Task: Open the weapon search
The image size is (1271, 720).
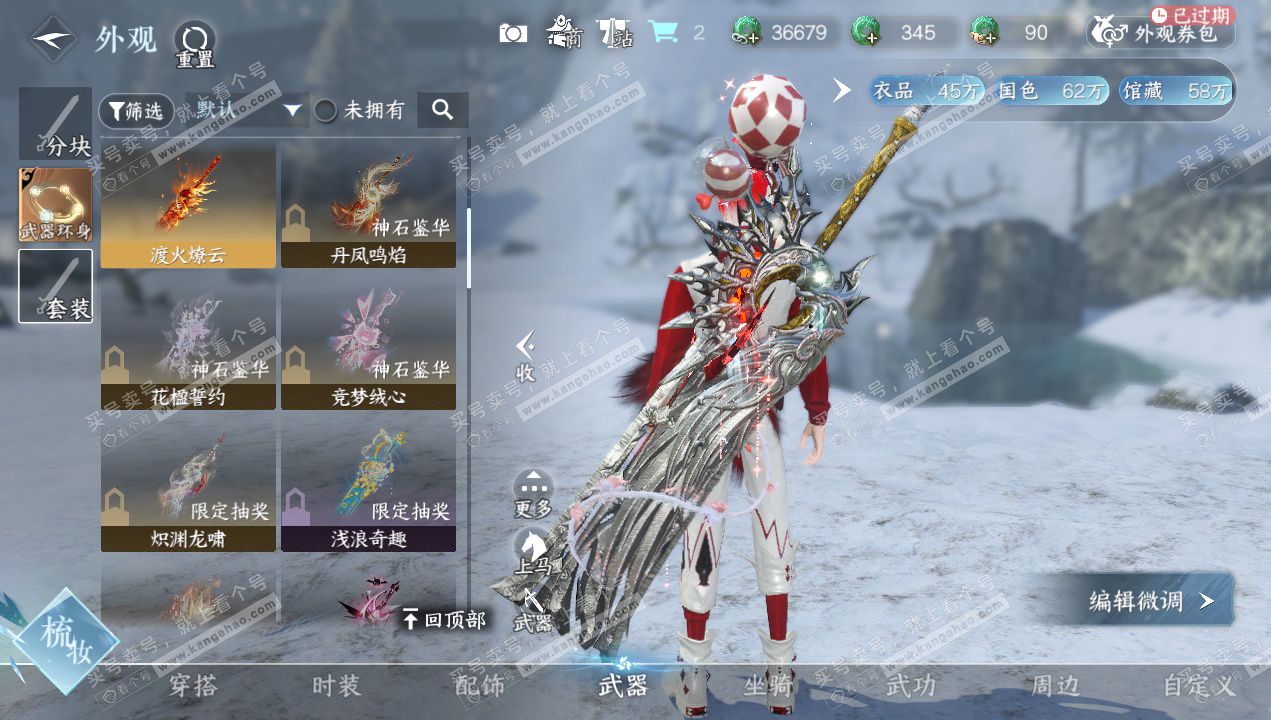Action: point(442,110)
